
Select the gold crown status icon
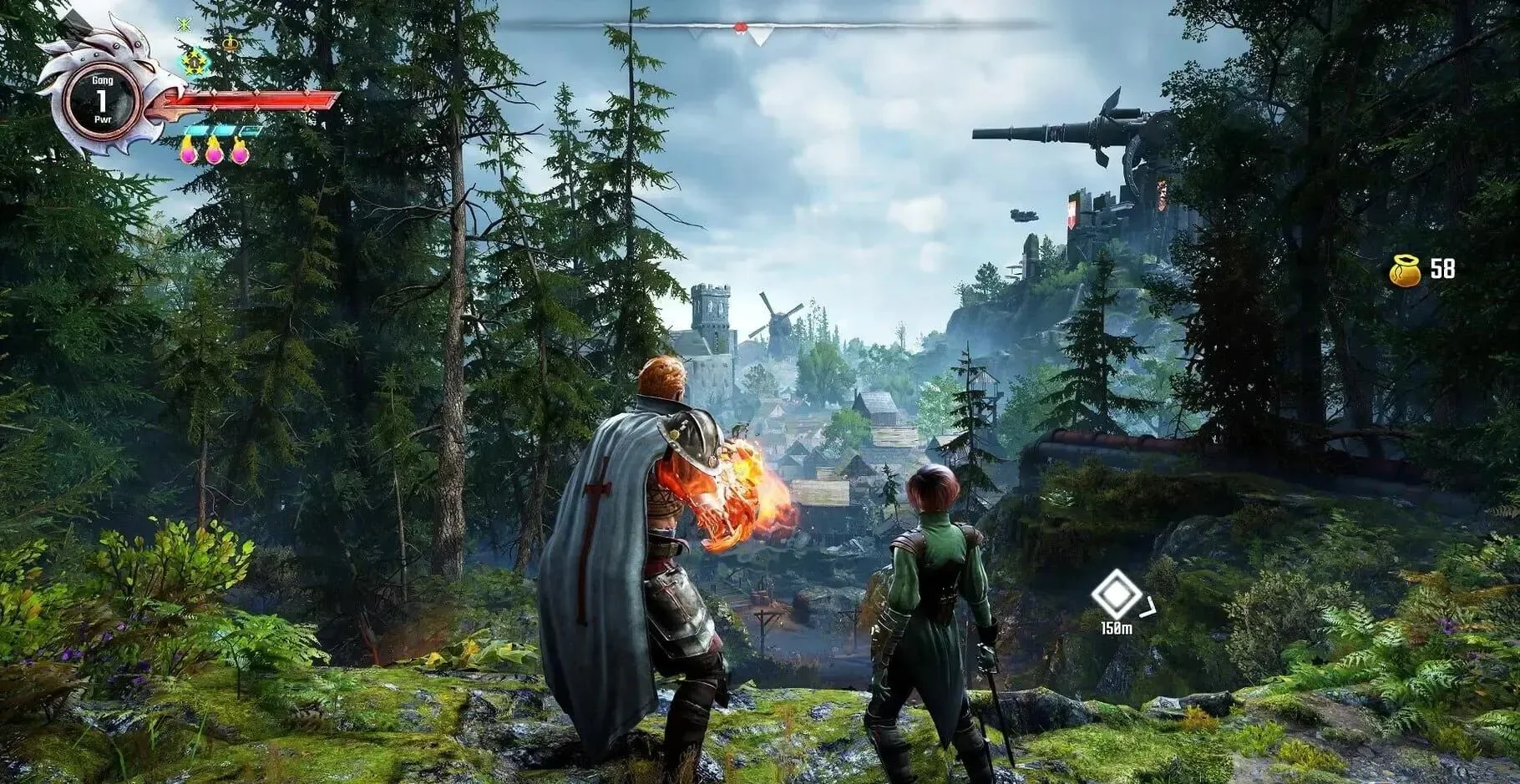(230, 43)
